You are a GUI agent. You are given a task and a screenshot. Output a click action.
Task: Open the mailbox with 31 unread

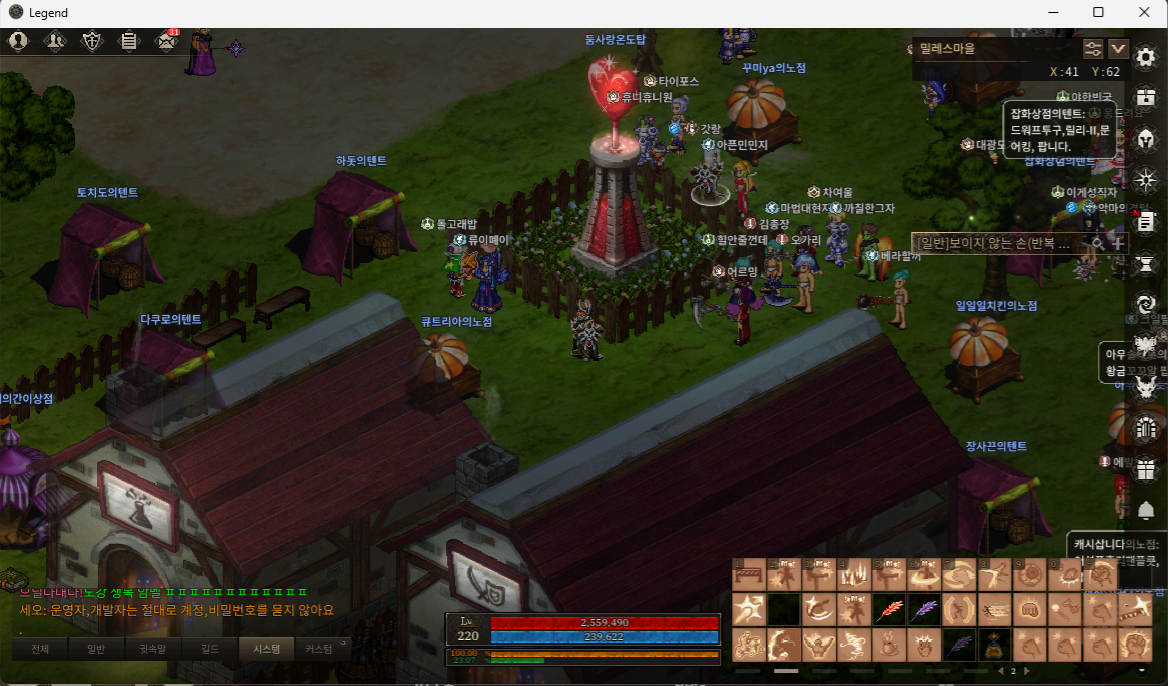tap(166, 41)
